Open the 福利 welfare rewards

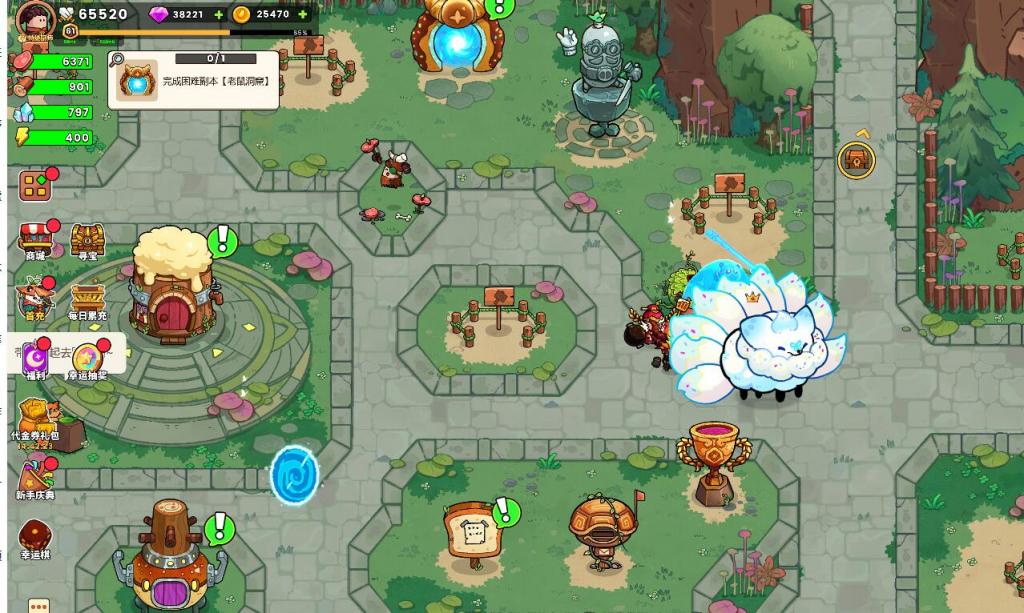coord(37,358)
